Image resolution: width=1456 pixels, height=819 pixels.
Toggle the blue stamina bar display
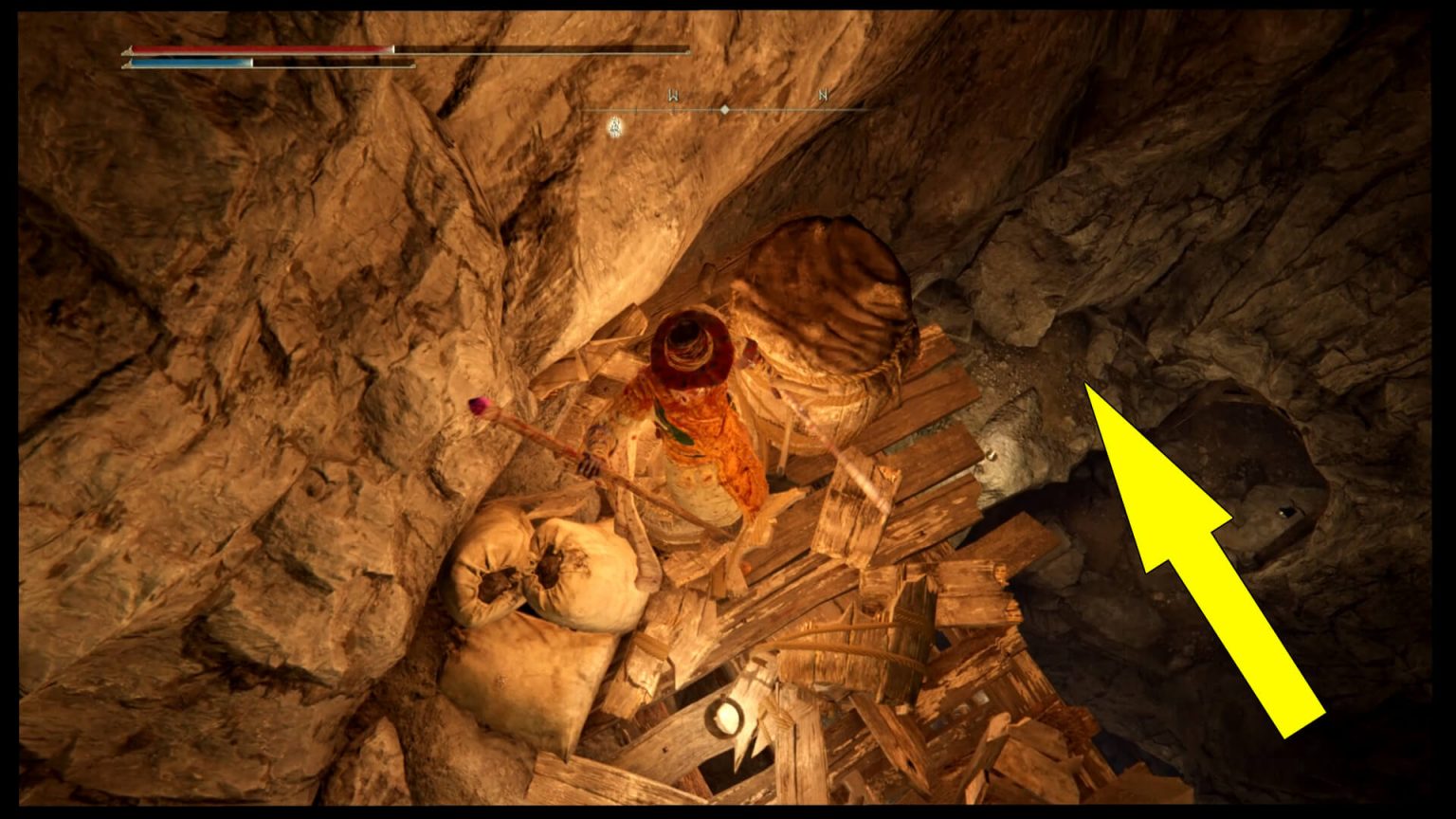pos(190,63)
